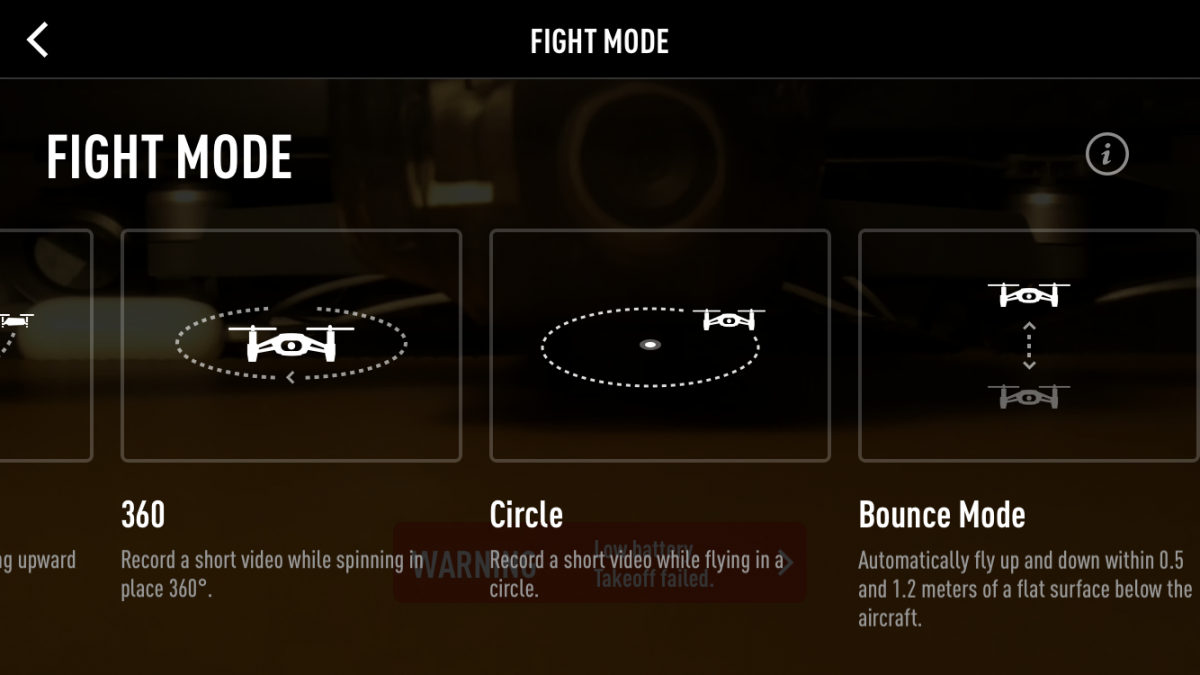Choose the Circle flight mode tile

[659, 346]
